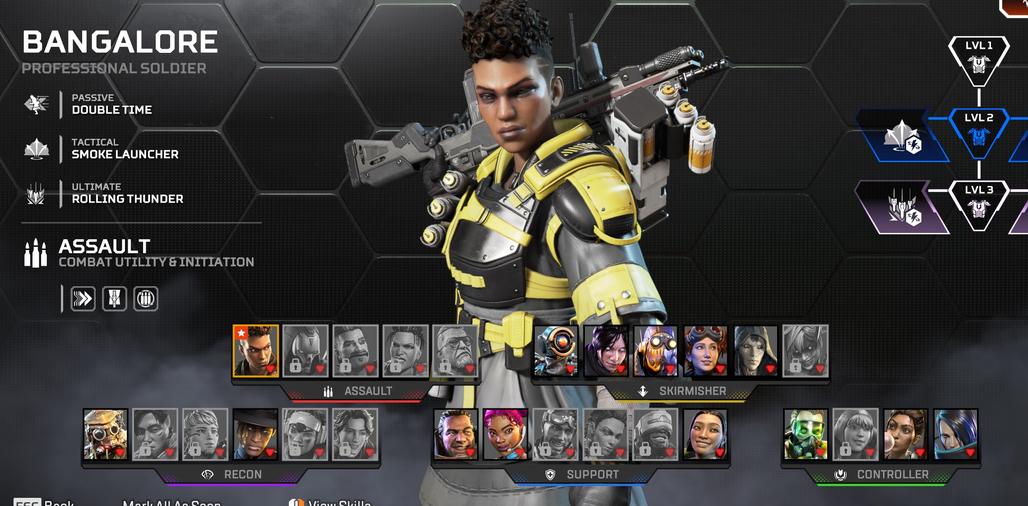Select Lifeline, the pink-haired Support legend
Image resolution: width=1028 pixels, height=506 pixels.
pos(505,434)
